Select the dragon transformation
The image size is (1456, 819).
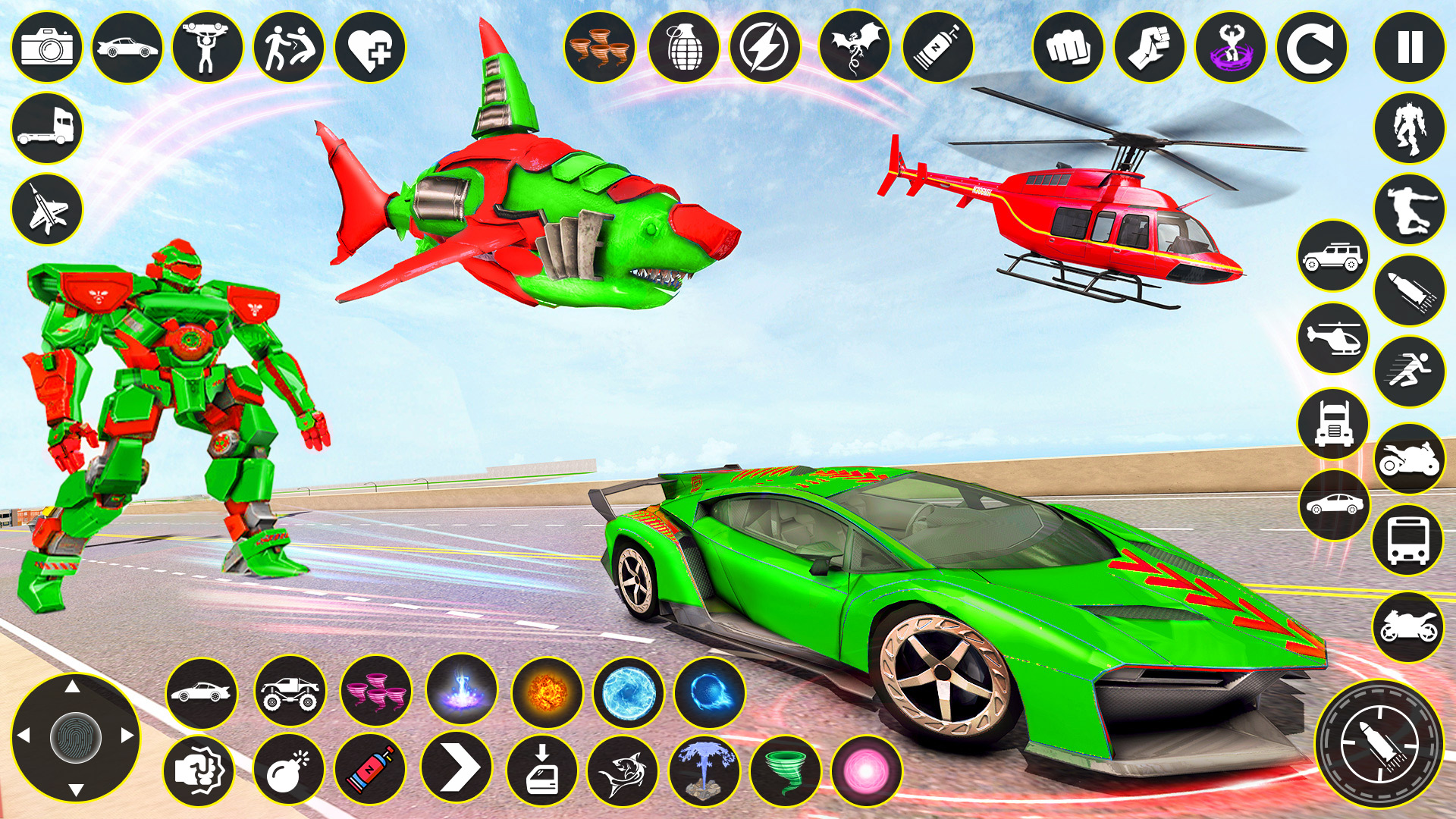[855, 48]
